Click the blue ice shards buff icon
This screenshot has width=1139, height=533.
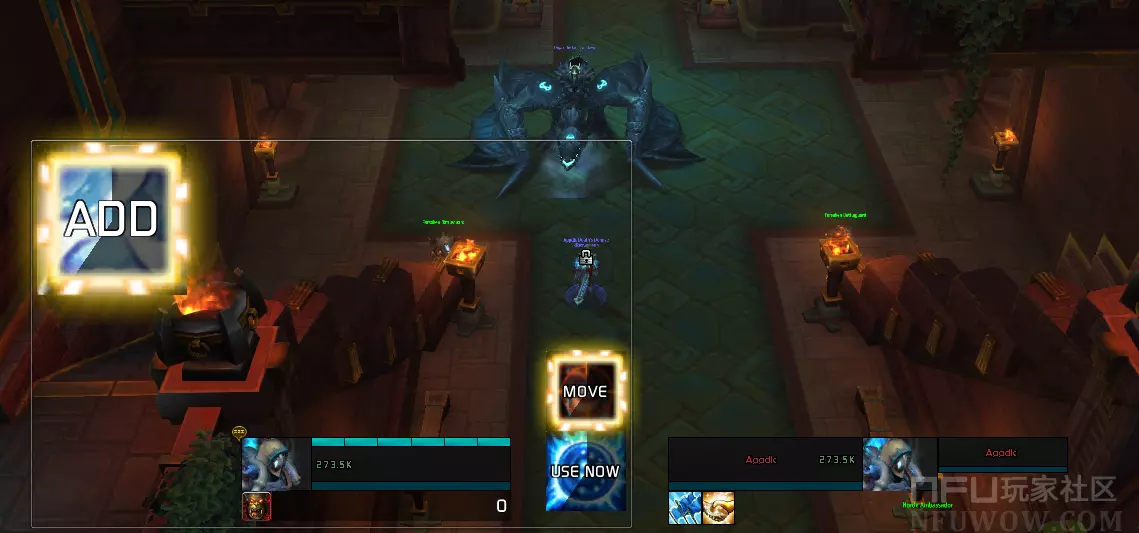pos(684,508)
